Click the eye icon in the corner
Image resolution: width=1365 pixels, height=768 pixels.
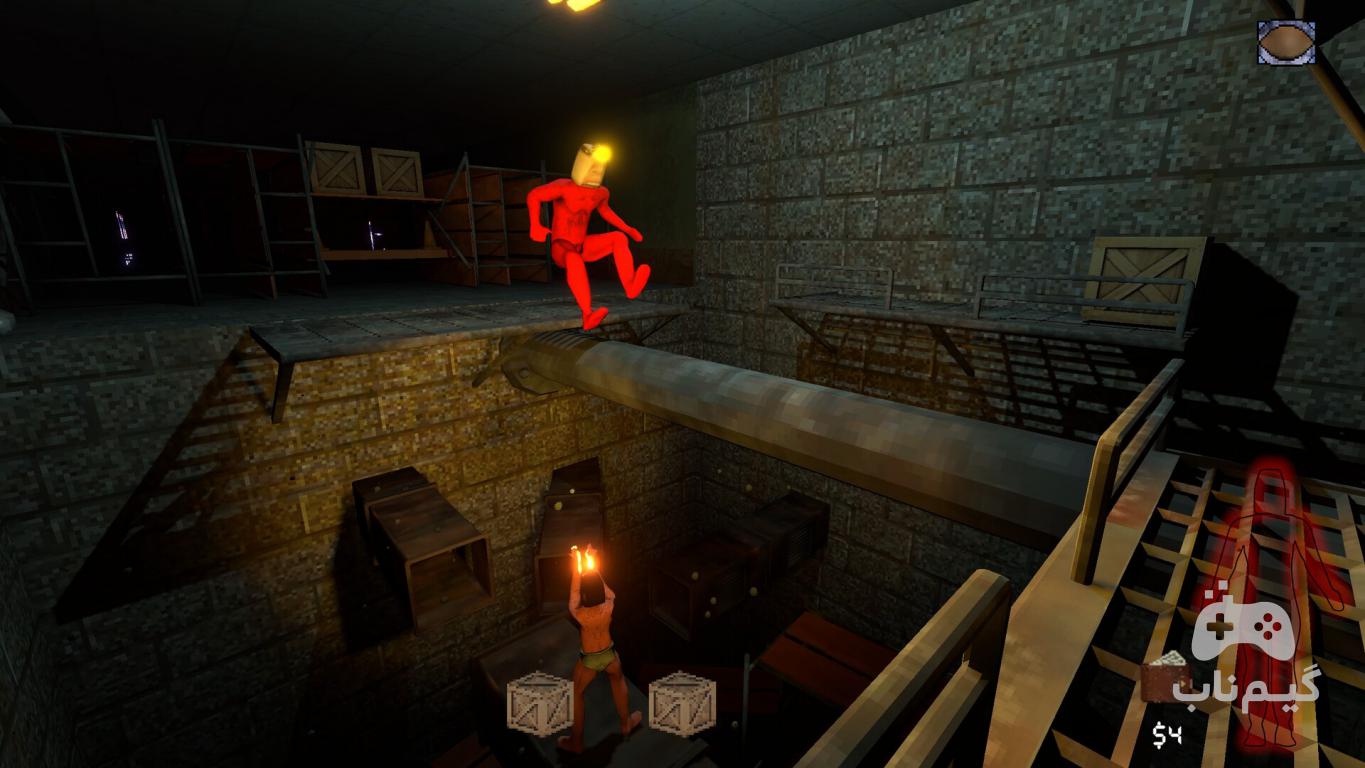1286,42
